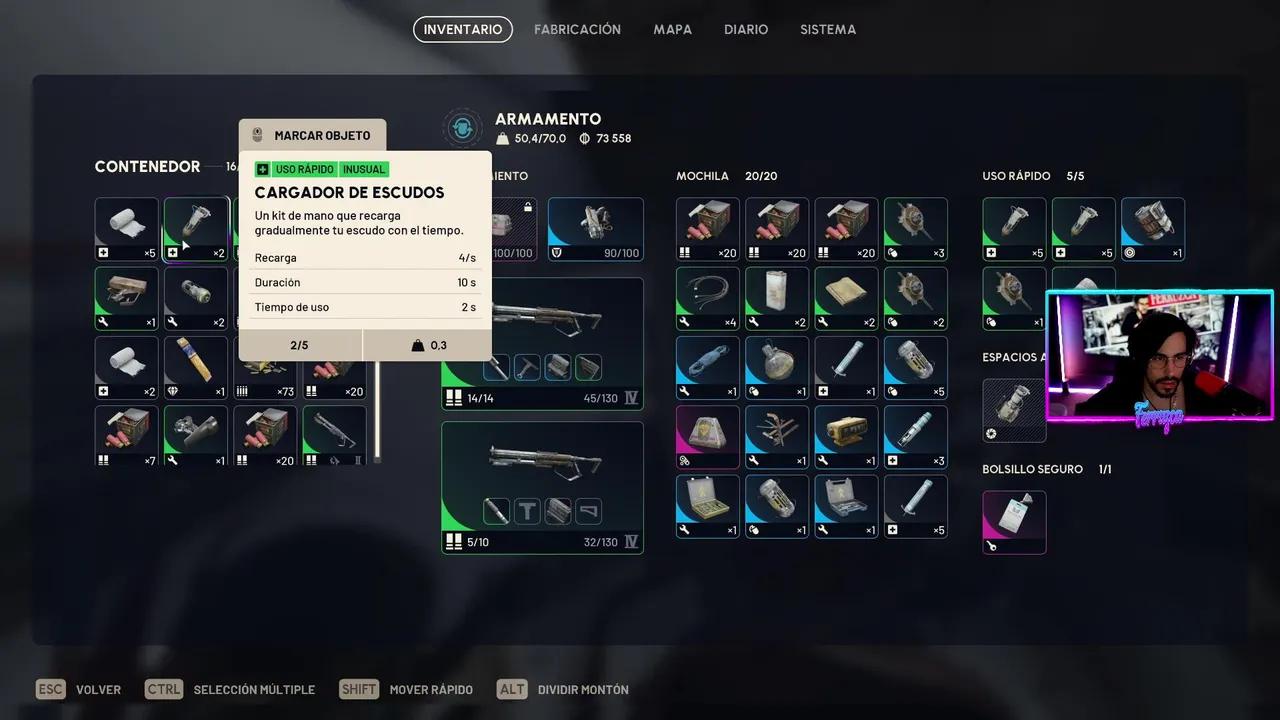Choose the blue rope coil in backpack
Screen dimensions: 1280x720
click(708, 367)
